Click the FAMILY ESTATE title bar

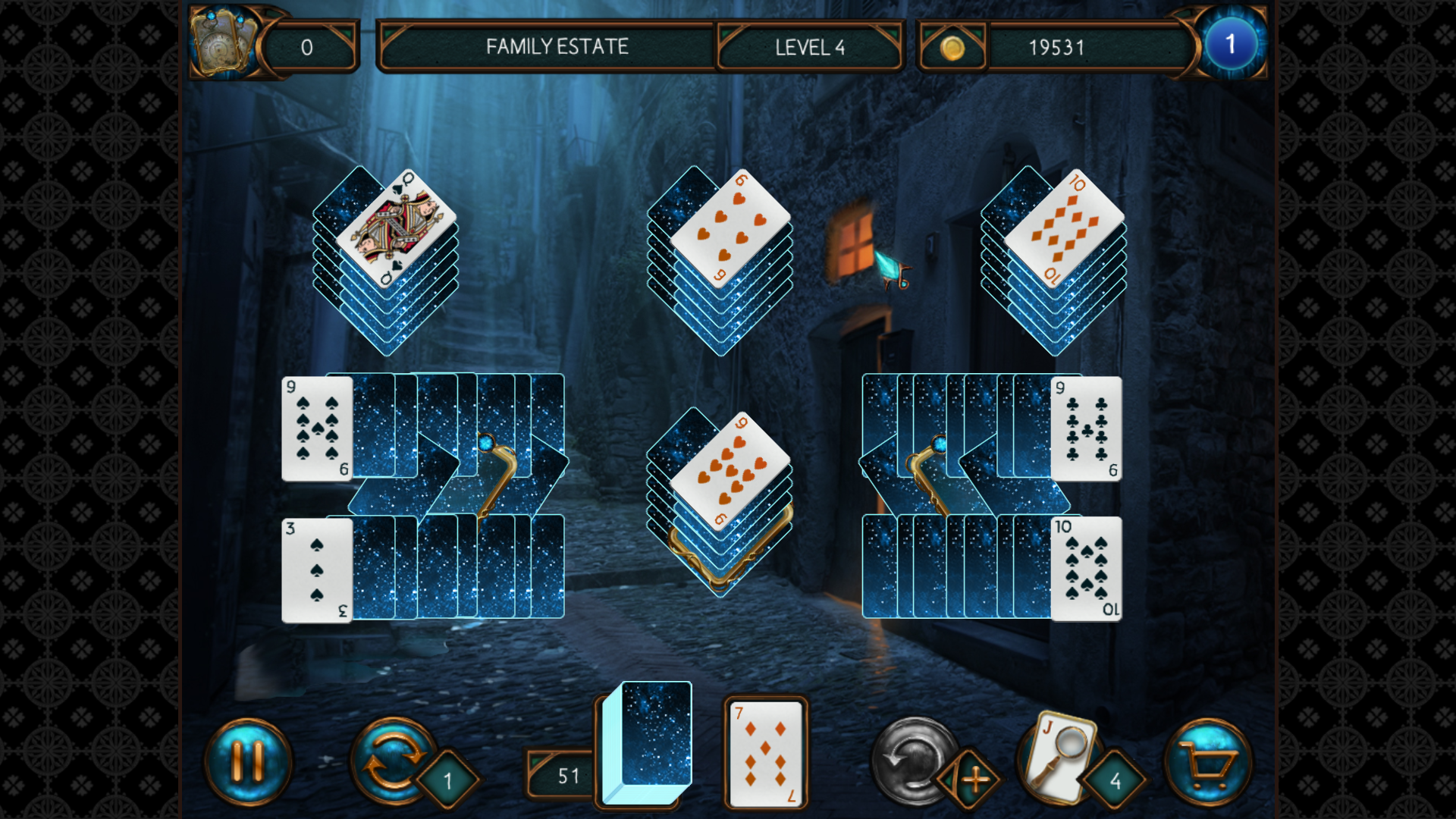557,46
